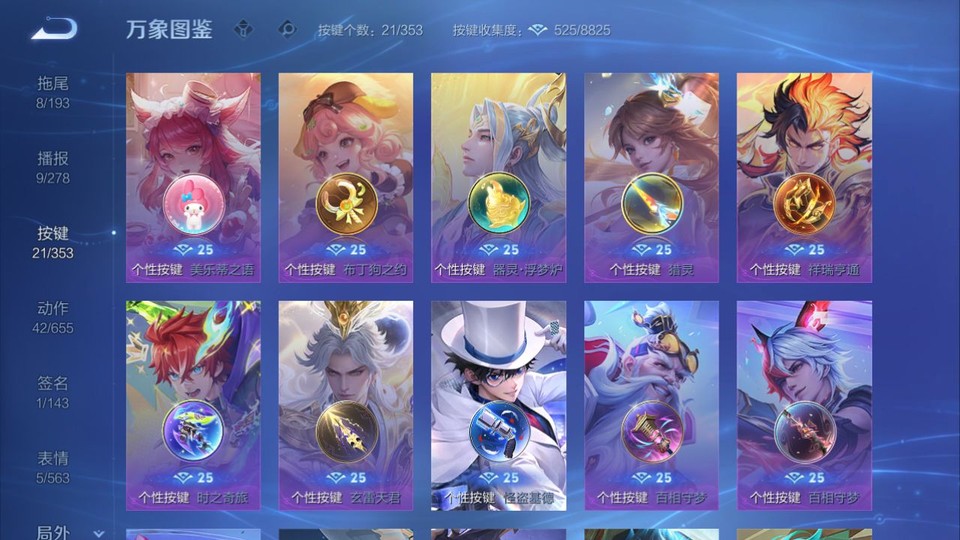Screen dimensions: 960x540
Task: Open the 时之奇旅 key skin card
Action: tap(193, 405)
